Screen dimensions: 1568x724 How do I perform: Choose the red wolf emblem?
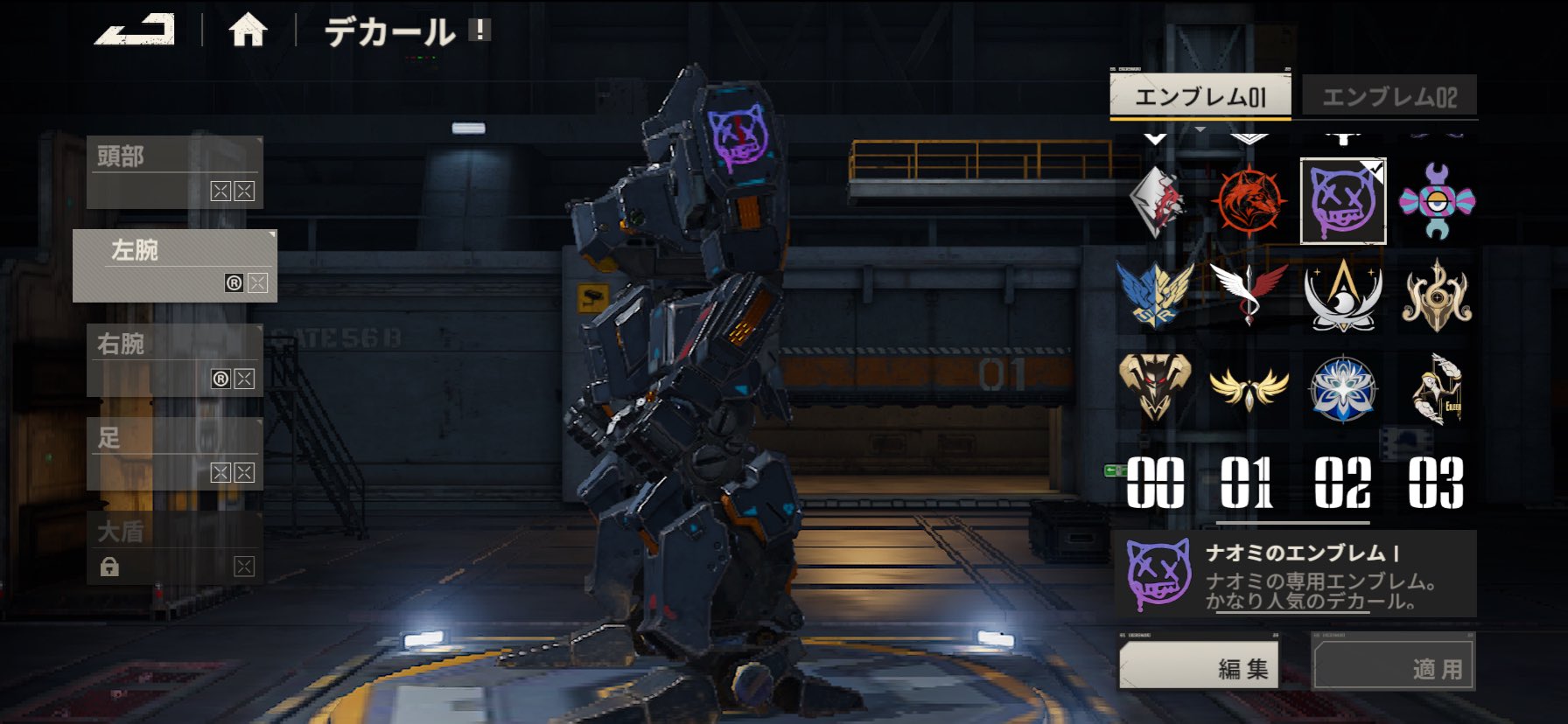coord(1249,201)
